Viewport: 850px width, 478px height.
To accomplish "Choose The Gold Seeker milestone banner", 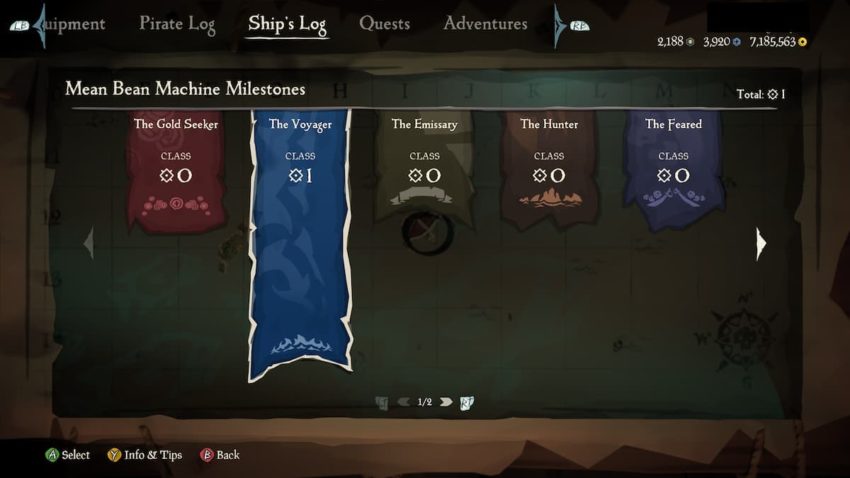I will click(x=176, y=170).
